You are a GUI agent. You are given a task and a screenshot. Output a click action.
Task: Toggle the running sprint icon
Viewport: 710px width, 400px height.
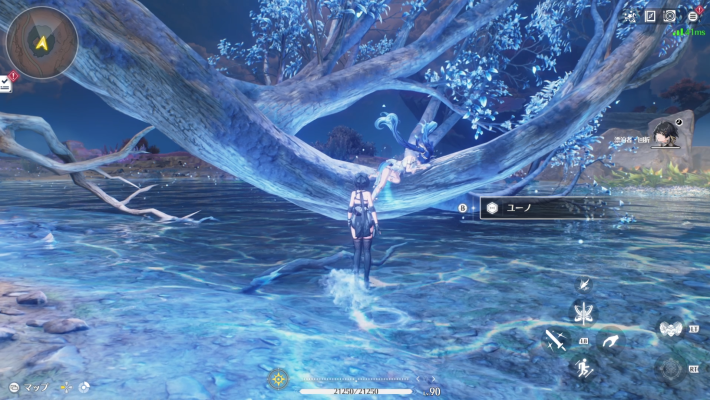(x=582, y=368)
